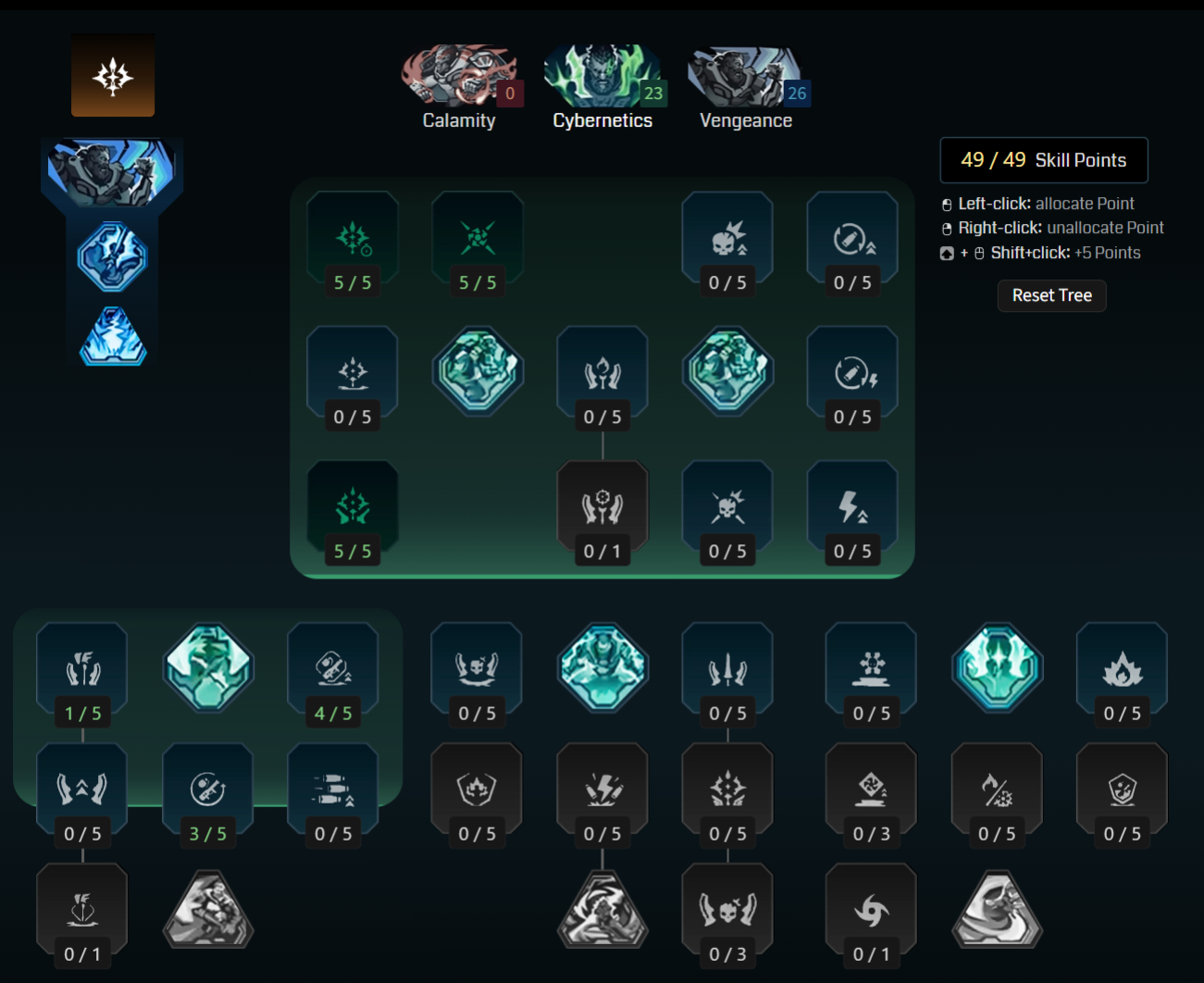Viewport: 1204px width, 983px height.
Task: Reset the skill tree
Action: pos(1051,295)
